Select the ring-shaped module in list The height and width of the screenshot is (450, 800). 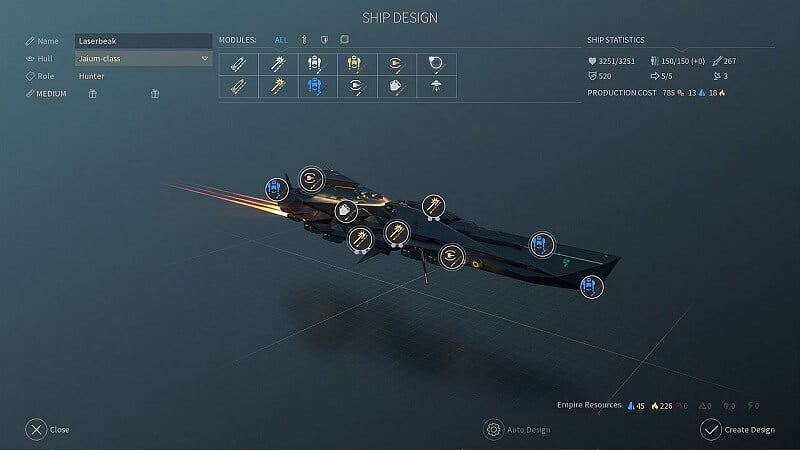point(435,64)
